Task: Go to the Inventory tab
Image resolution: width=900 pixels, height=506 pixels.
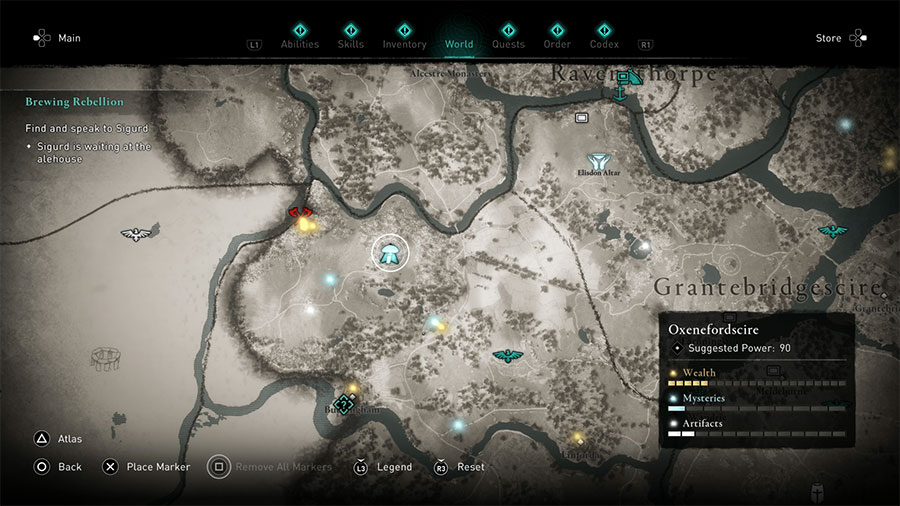Action: (404, 44)
